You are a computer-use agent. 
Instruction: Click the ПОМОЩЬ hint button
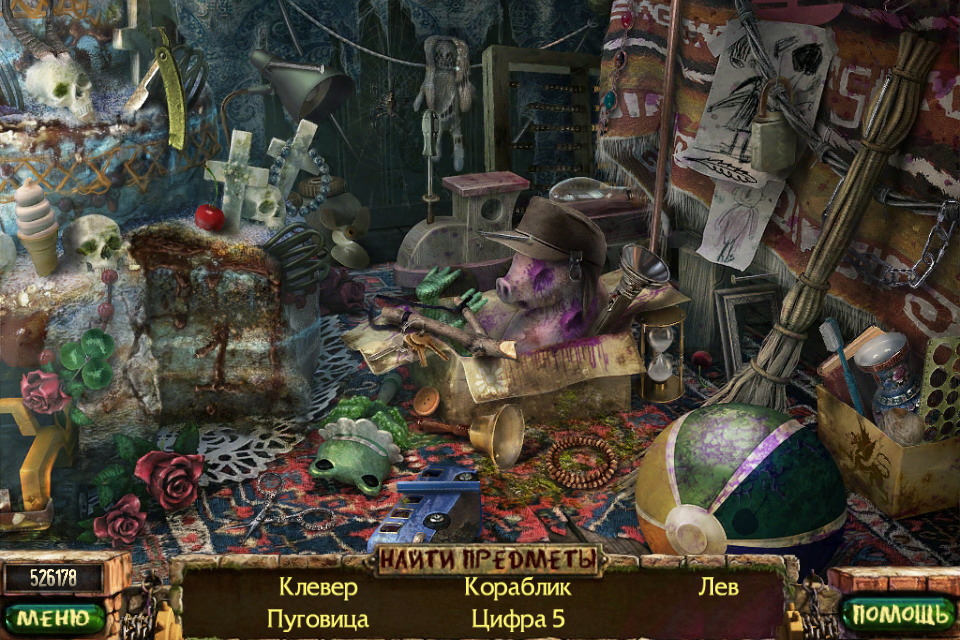tap(896, 612)
